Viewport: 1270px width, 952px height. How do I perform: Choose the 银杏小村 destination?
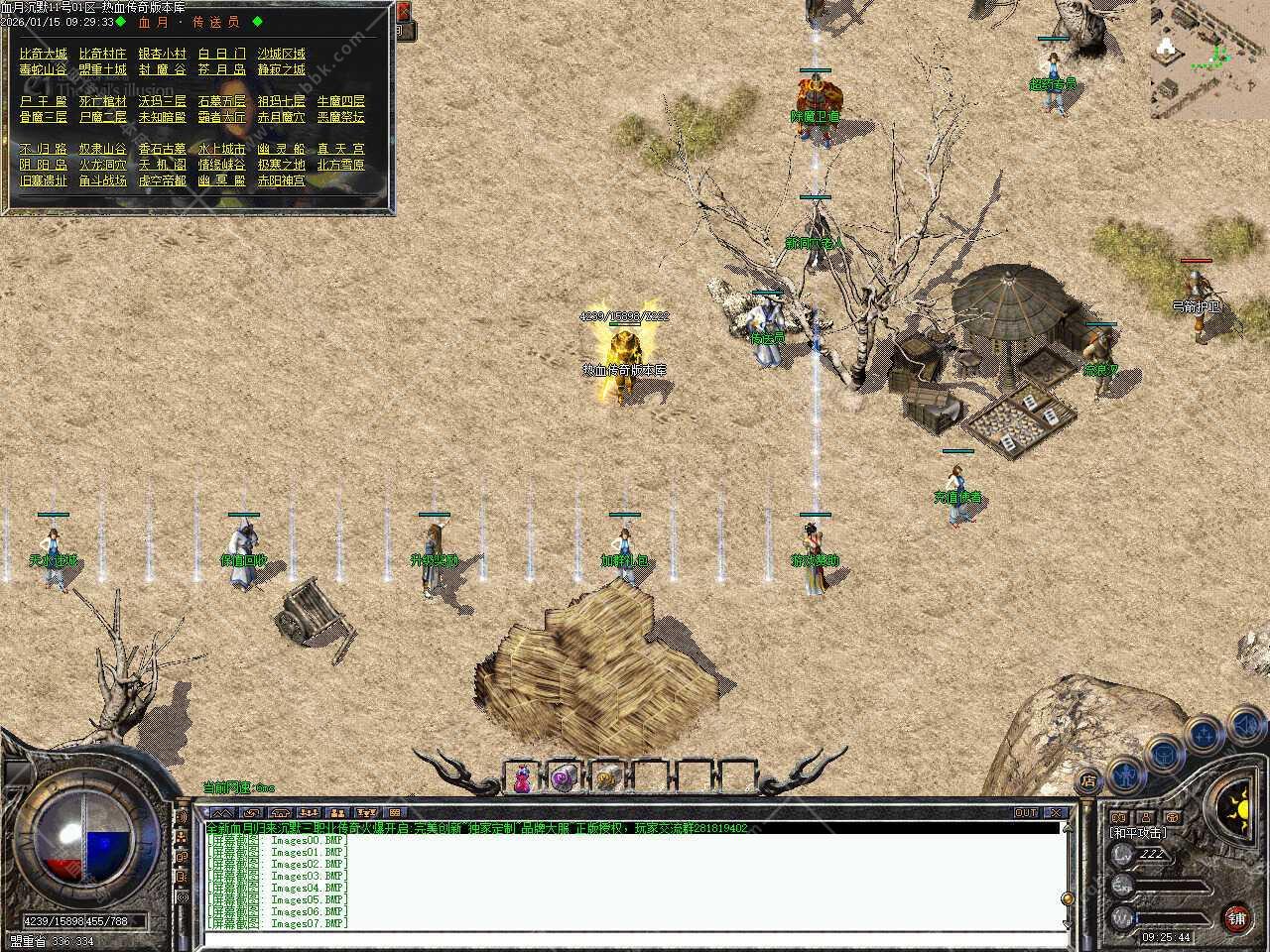162,54
